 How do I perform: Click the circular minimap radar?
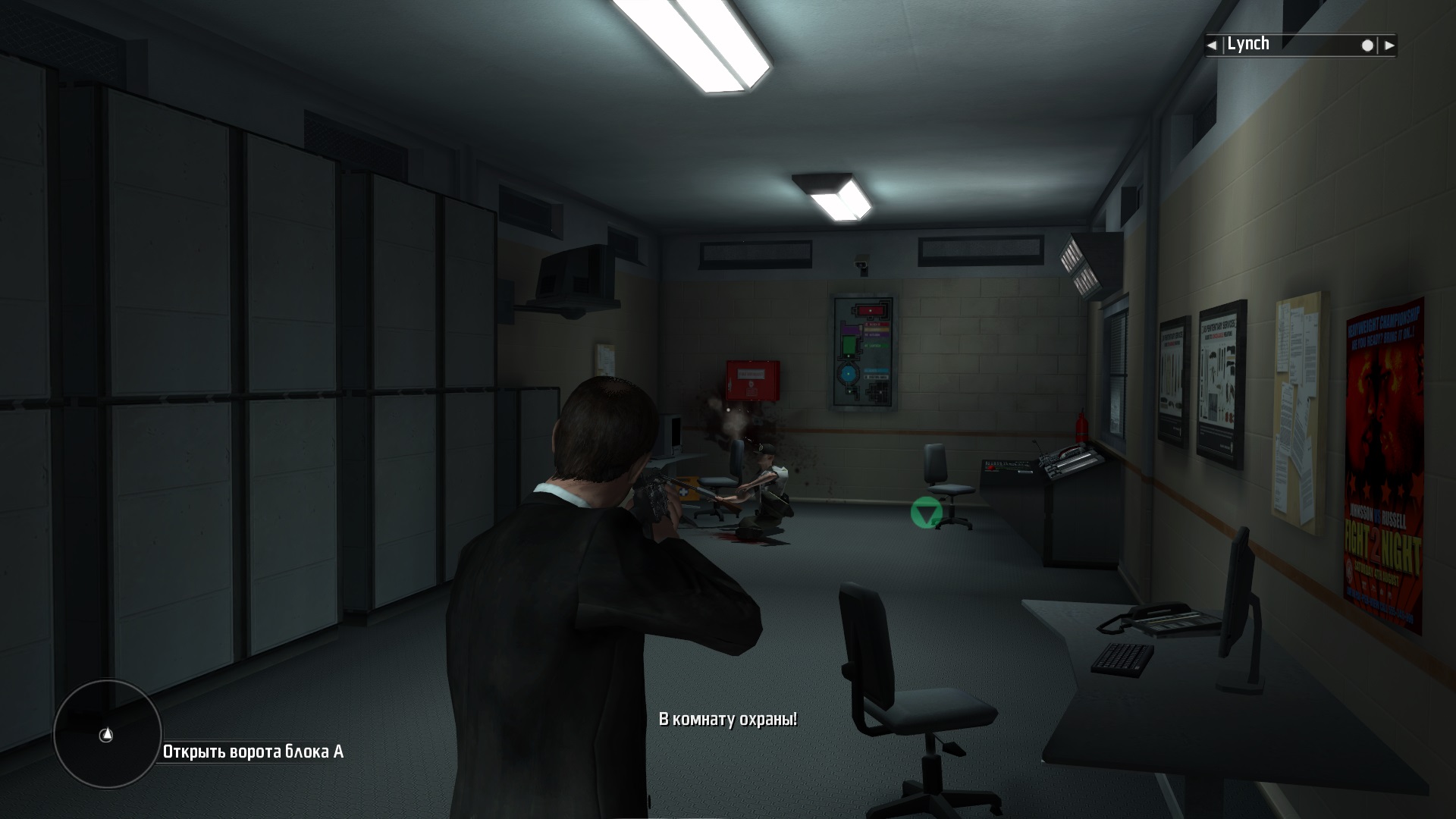(107, 733)
